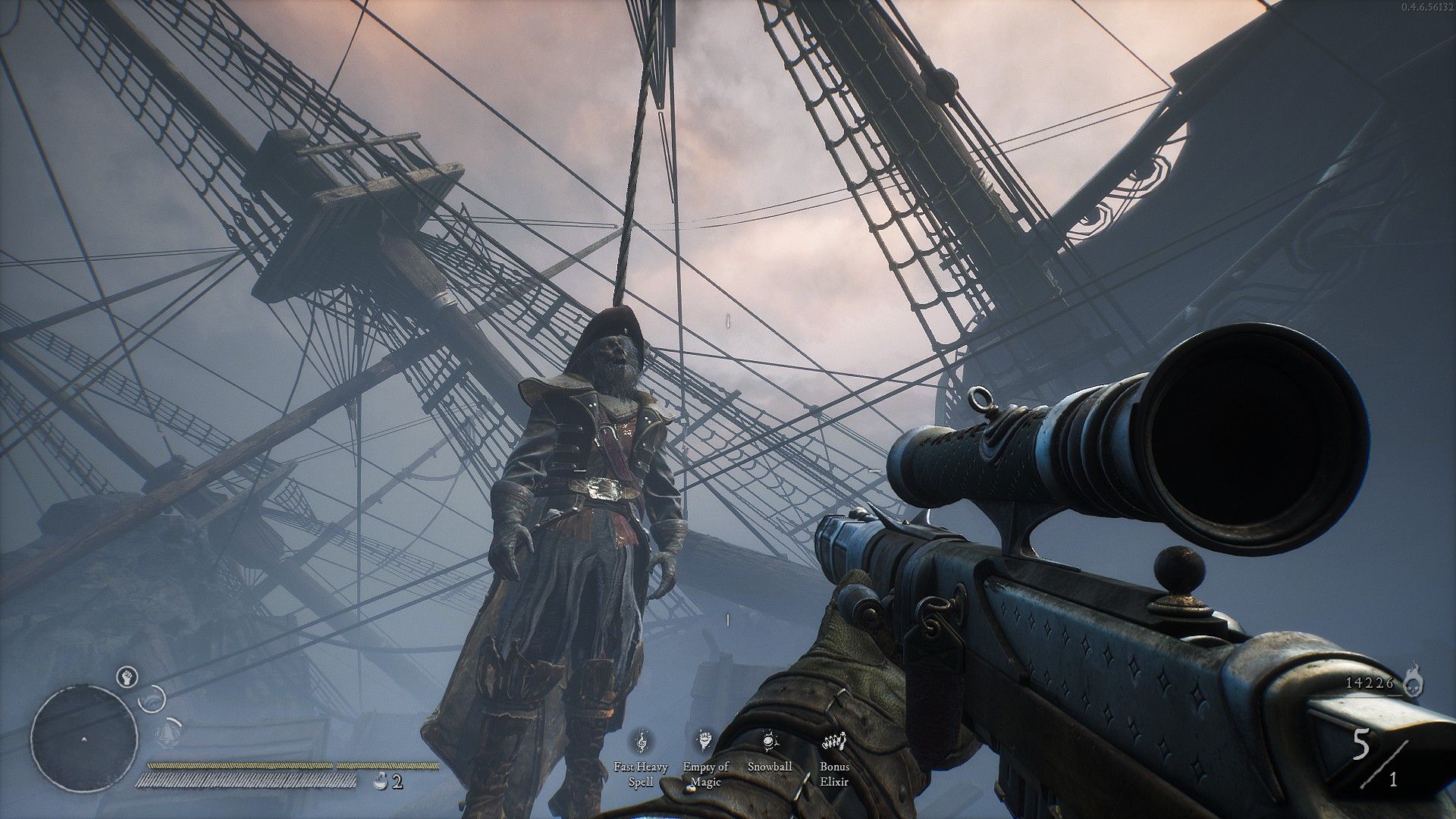
Task: Activate the swirl spell cooldown icon
Action: (154, 698)
